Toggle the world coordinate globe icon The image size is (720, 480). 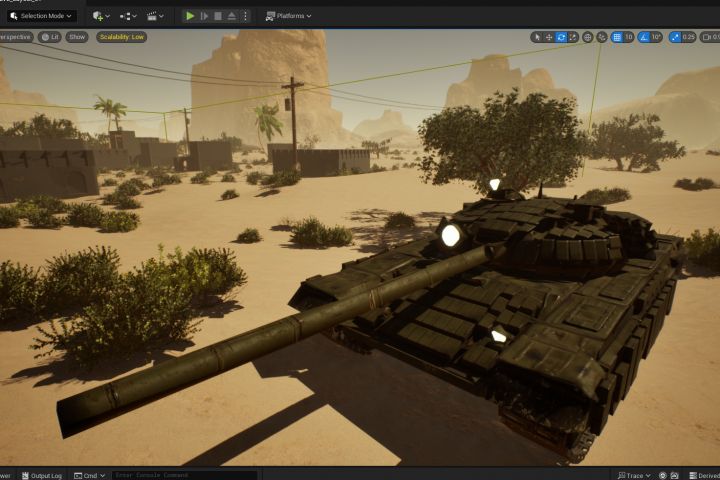tap(588, 37)
